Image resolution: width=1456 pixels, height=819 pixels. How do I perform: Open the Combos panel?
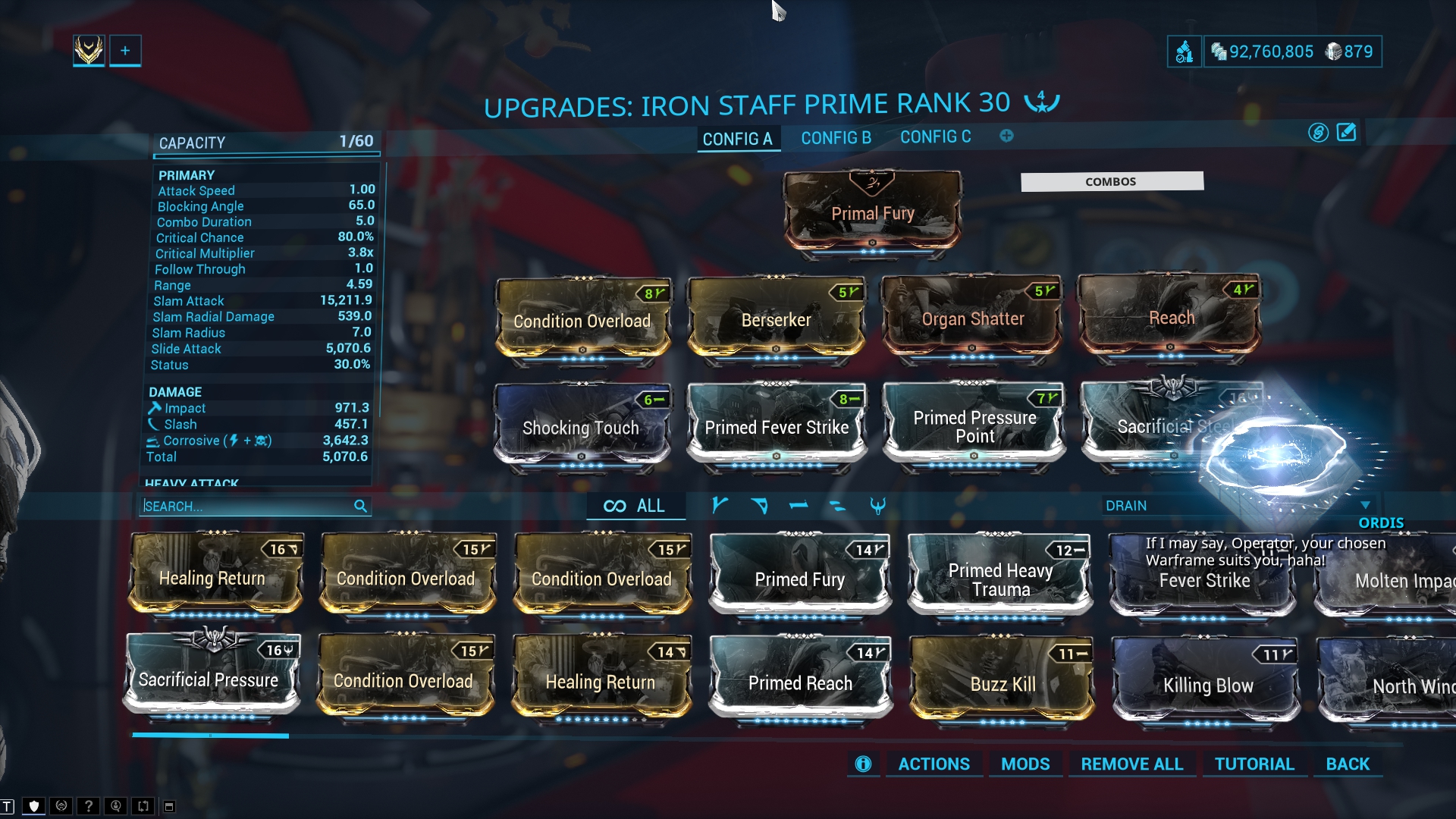tap(1111, 181)
